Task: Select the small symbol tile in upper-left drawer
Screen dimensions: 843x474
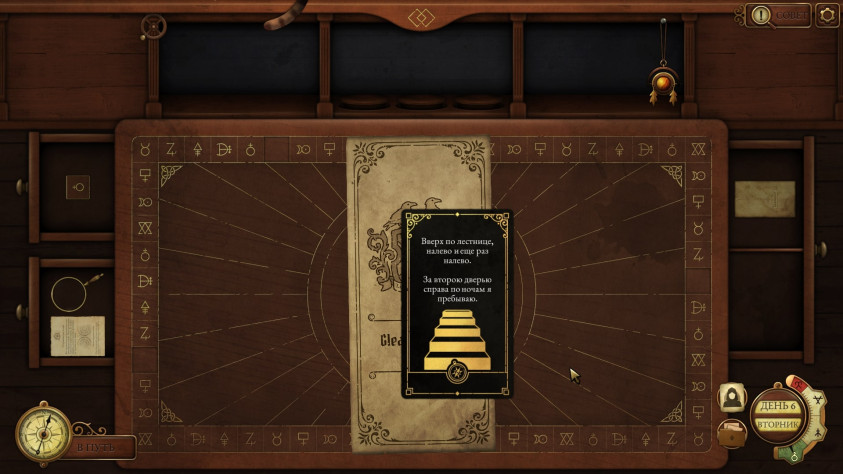Action: tap(79, 186)
